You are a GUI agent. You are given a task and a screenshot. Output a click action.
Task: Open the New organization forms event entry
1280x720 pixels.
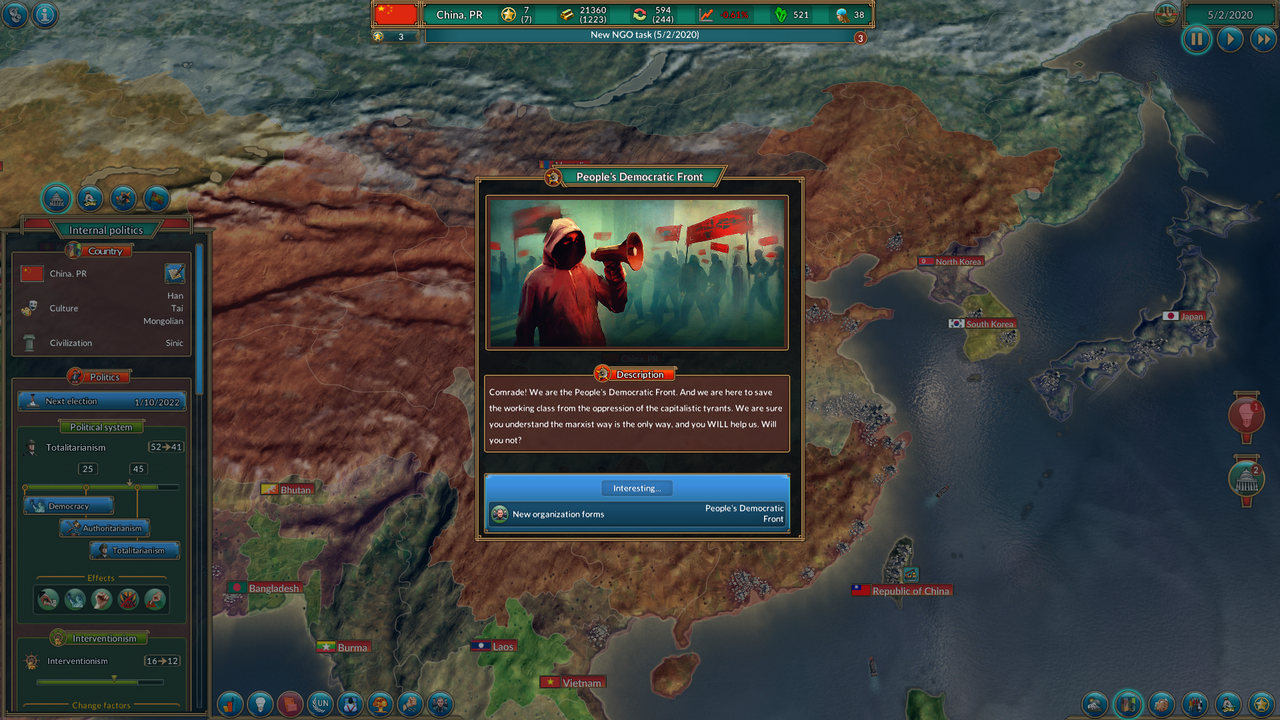pos(637,513)
